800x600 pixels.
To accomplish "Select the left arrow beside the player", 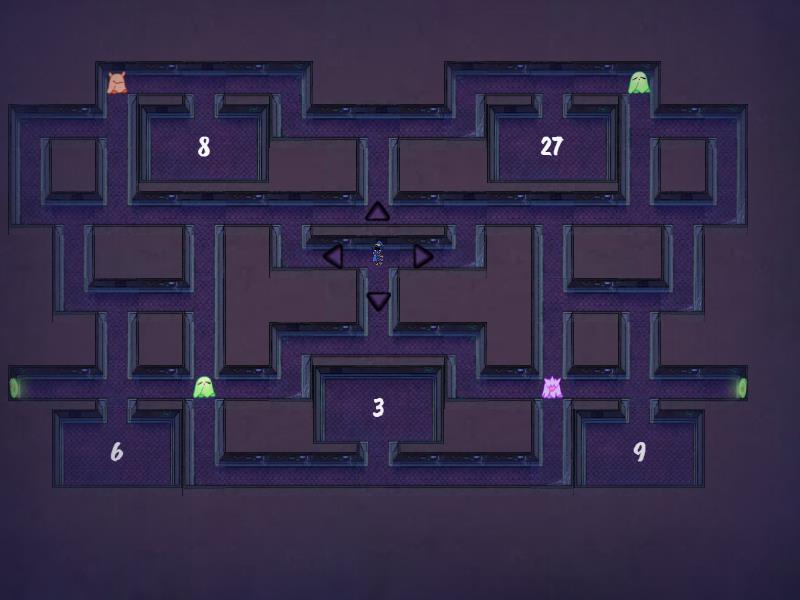I will pyautogui.click(x=333, y=256).
